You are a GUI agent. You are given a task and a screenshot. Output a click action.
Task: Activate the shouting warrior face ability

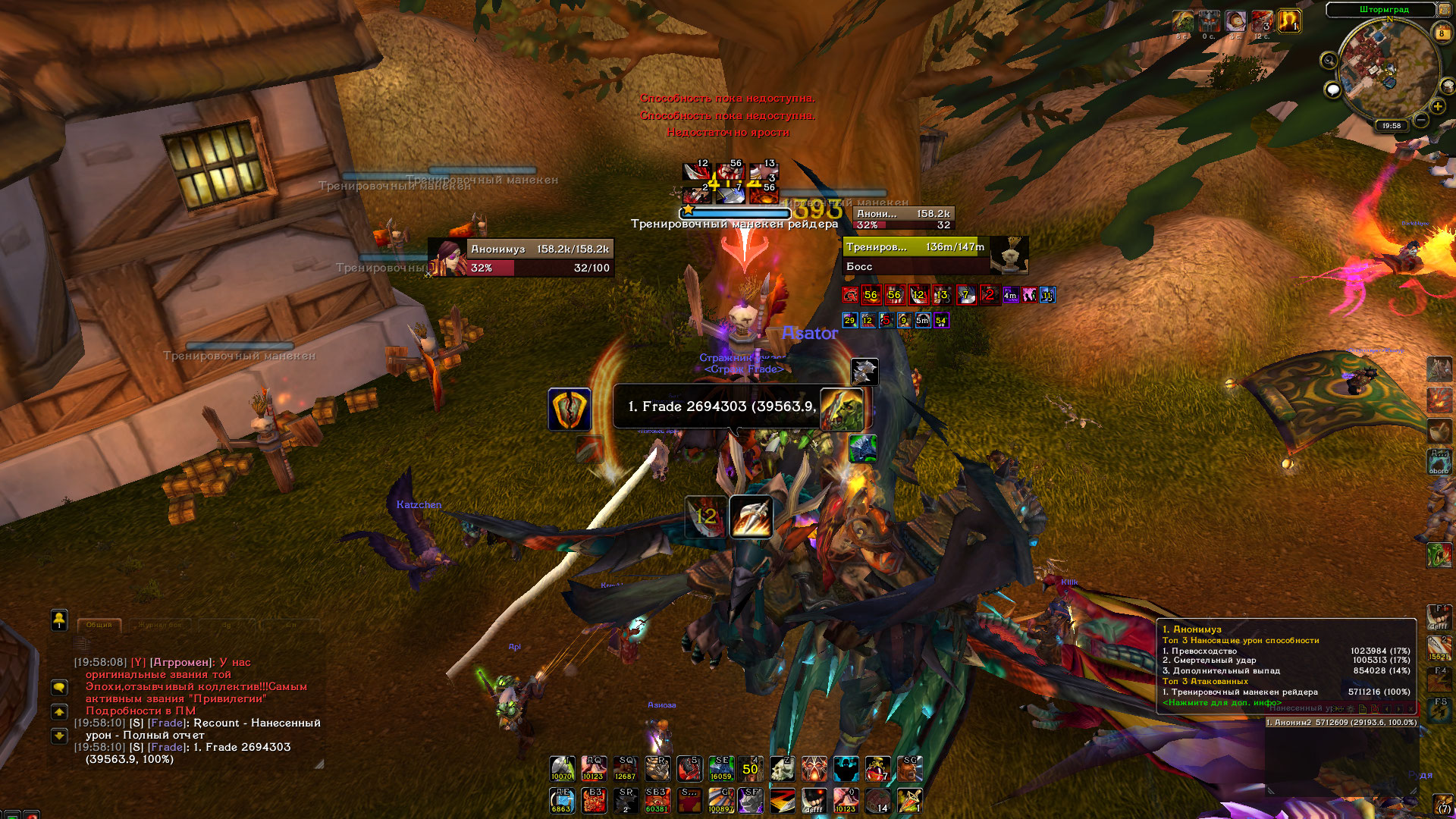(x=909, y=769)
